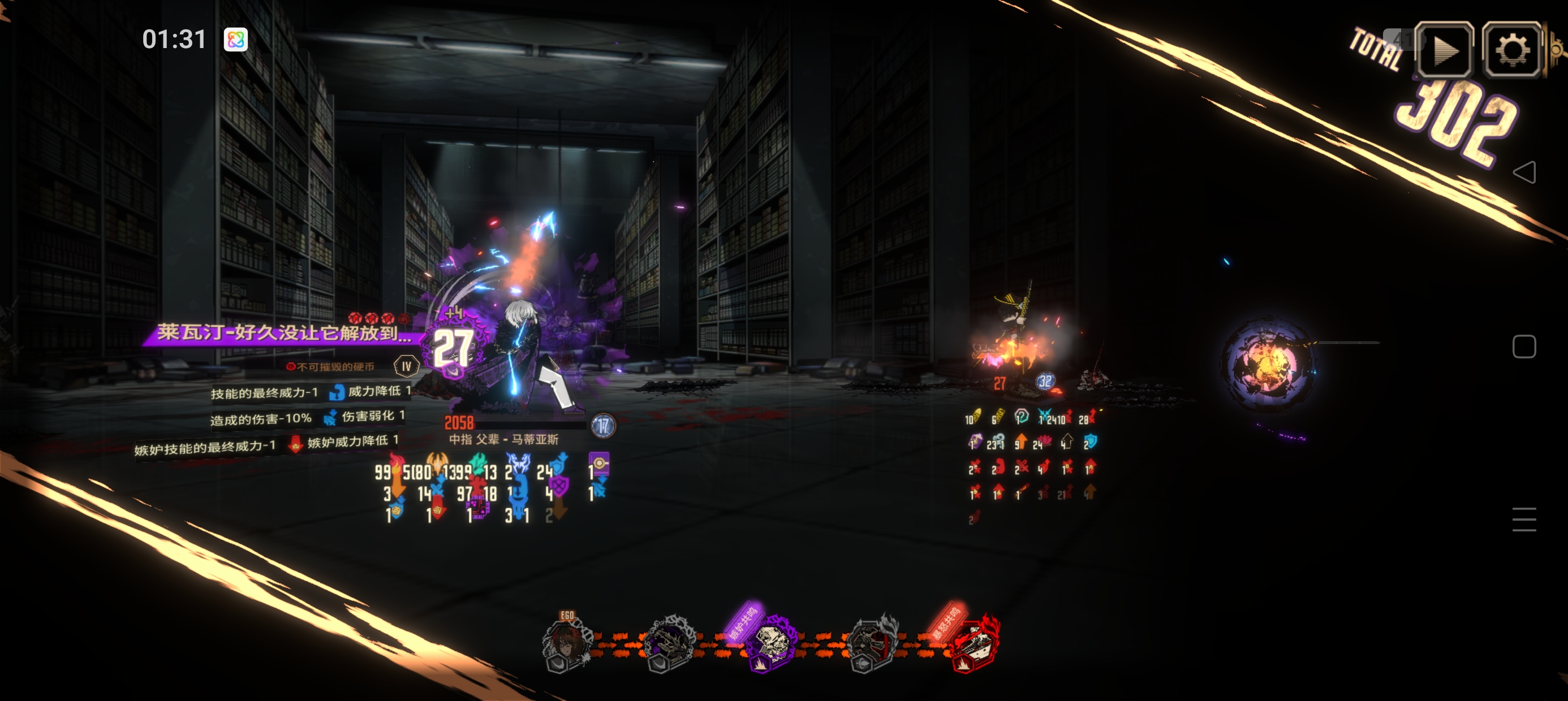Tap the Android home square button
This screenshot has height=701, width=1568.
pos(1524,347)
